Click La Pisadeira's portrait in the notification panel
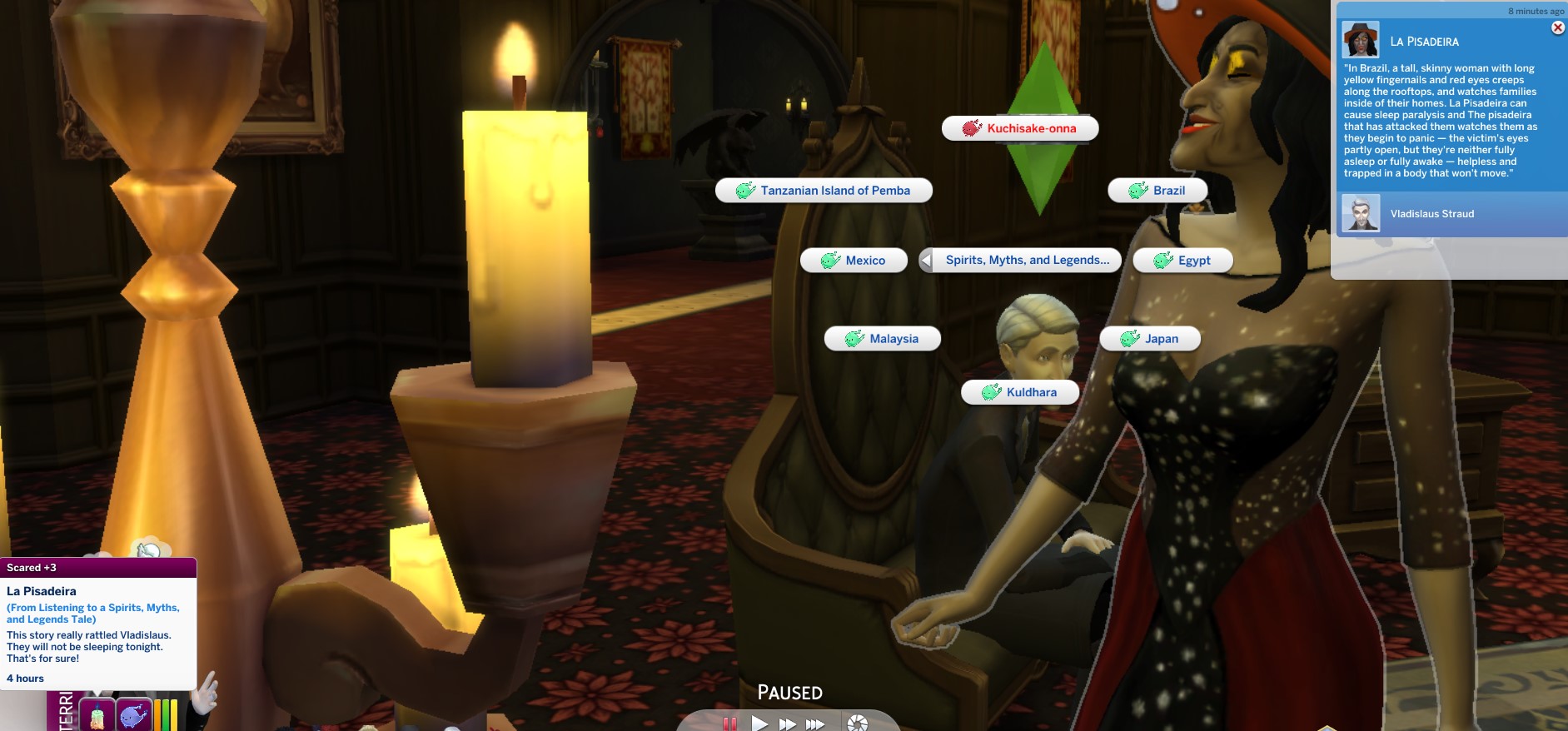Screen dimensions: 1568x731 pyautogui.click(x=1361, y=39)
